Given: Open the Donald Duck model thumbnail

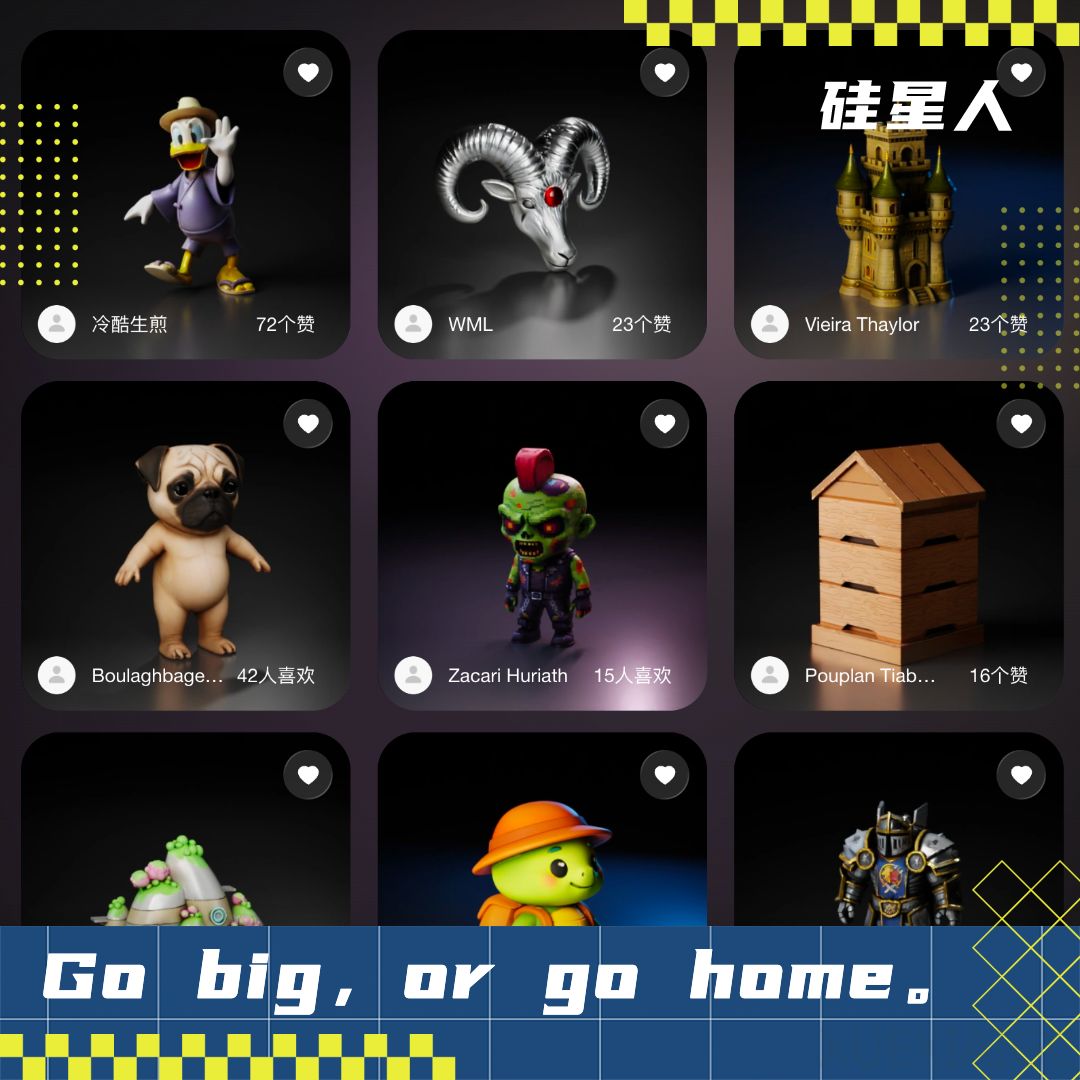Looking at the screenshot, I should (186, 190).
